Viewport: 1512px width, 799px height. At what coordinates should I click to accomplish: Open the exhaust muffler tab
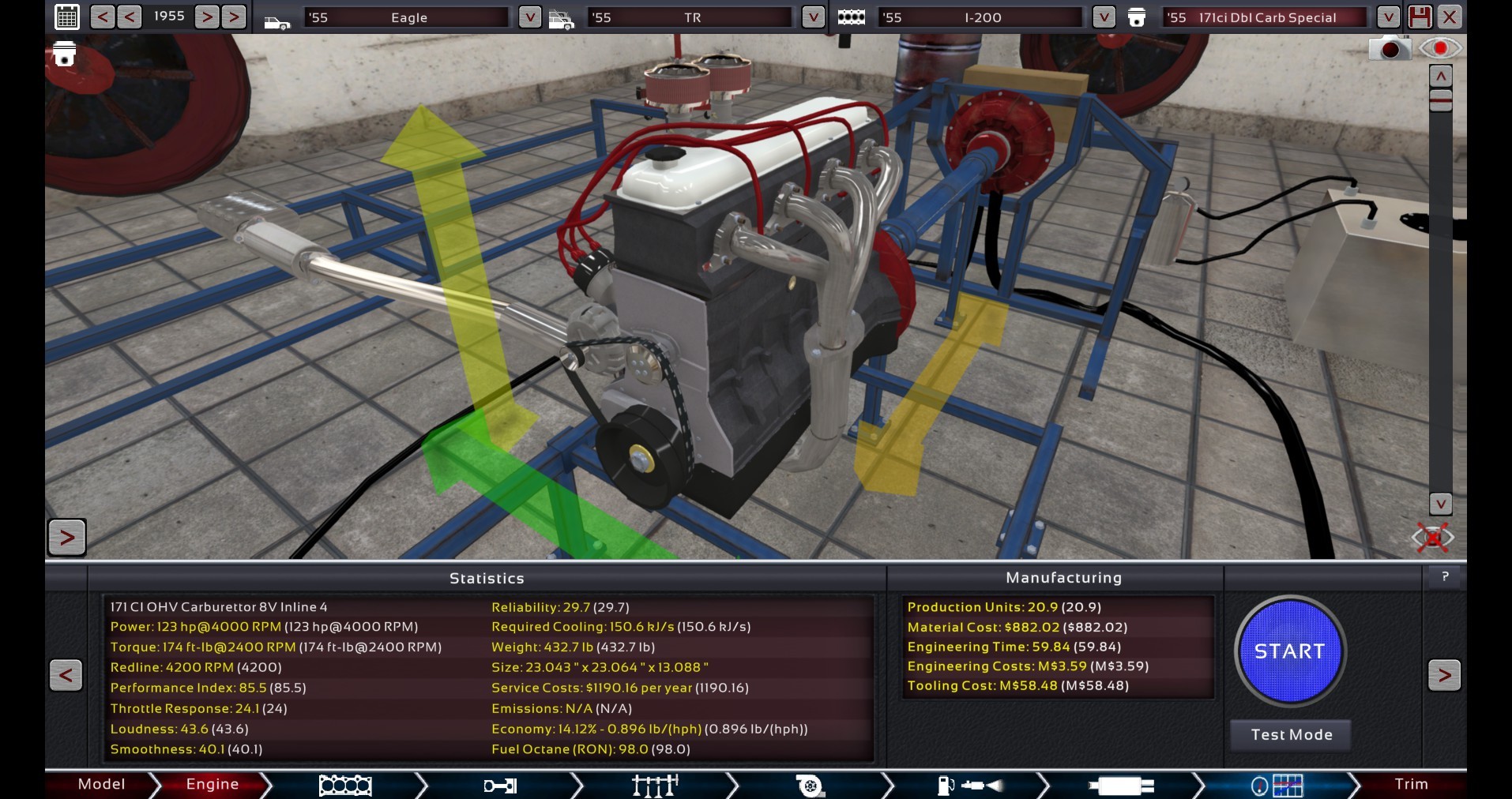pos(1121,786)
